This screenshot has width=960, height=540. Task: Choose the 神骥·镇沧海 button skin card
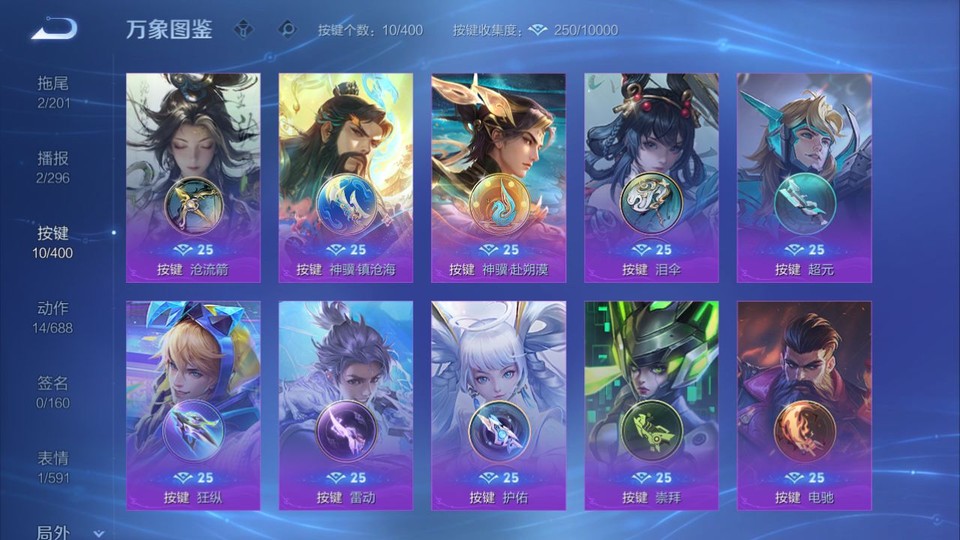point(346,178)
